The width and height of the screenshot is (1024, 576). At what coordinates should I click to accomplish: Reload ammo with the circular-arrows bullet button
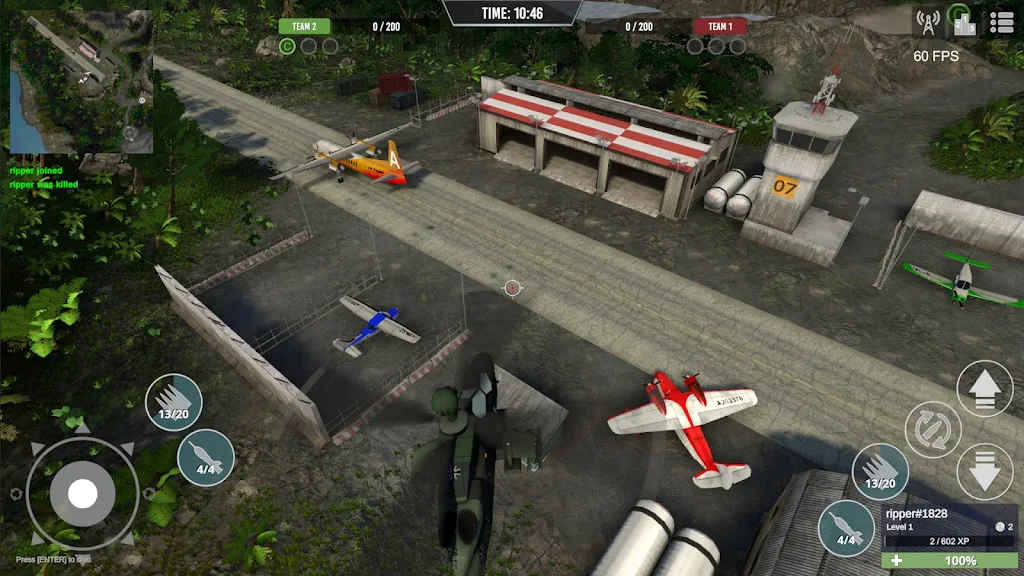(932, 430)
